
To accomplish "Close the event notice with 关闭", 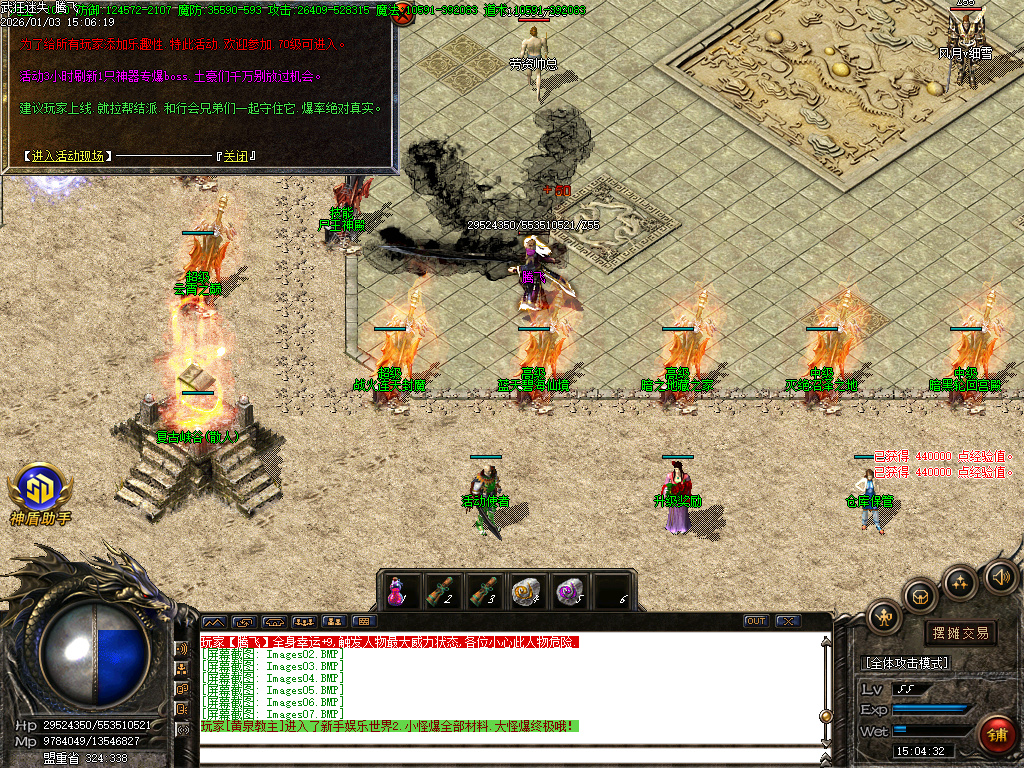I will (237, 157).
